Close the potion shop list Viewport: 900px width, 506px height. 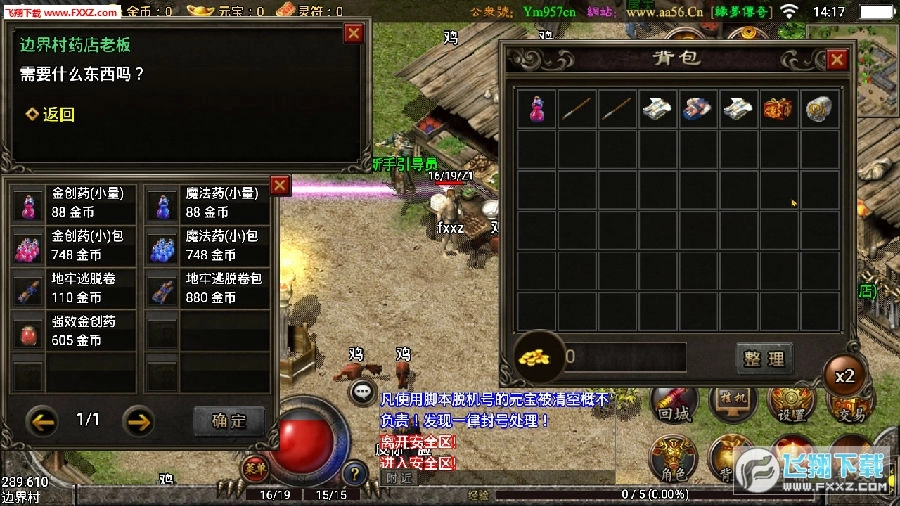click(x=280, y=185)
